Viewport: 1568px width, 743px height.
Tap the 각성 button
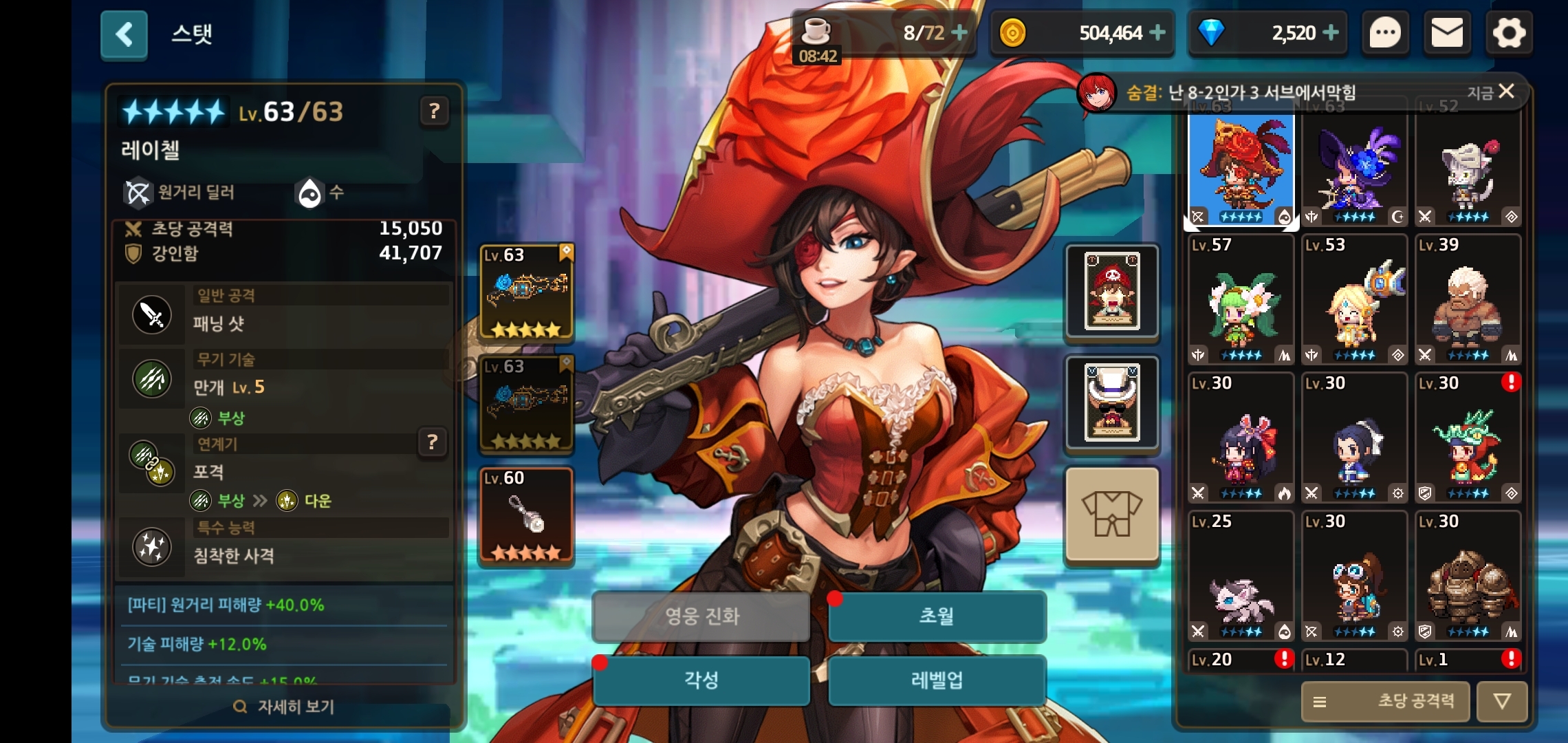[701, 680]
